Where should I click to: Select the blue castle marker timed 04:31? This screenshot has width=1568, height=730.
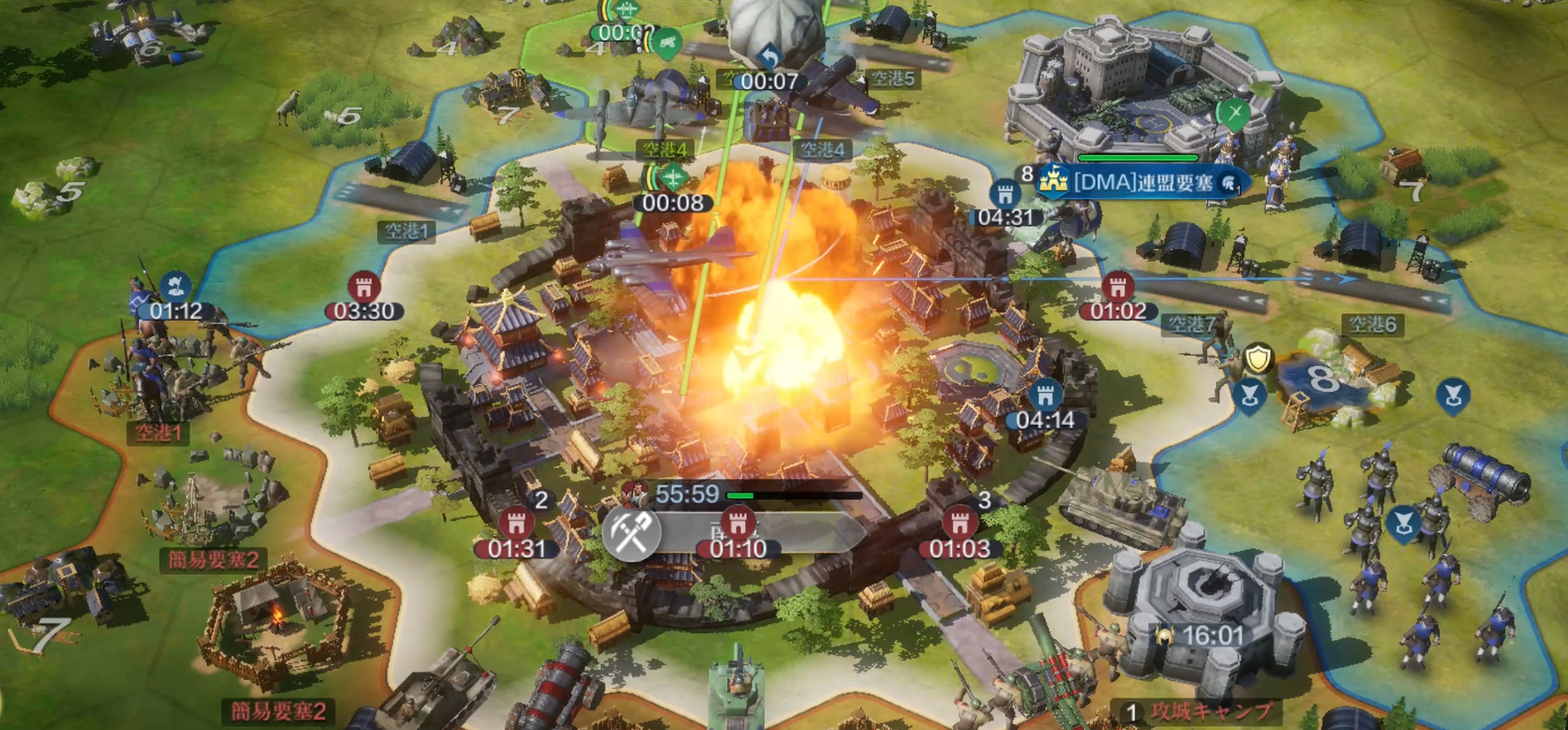pyautogui.click(x=1005, y=195)
